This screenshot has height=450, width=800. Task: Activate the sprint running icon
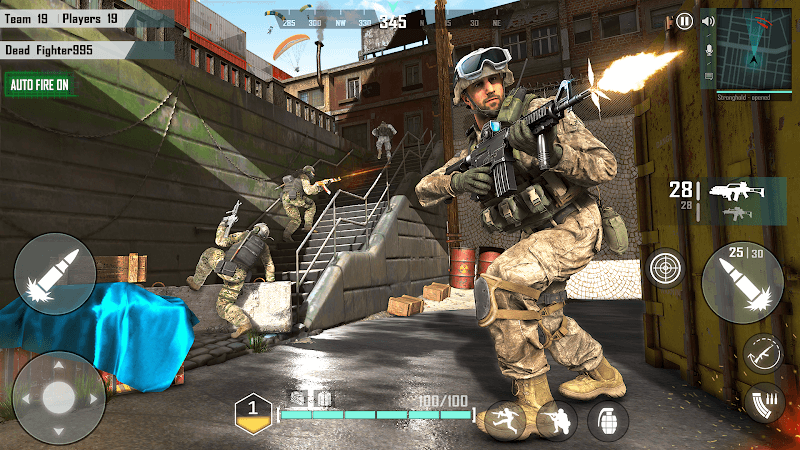point(505,421)
